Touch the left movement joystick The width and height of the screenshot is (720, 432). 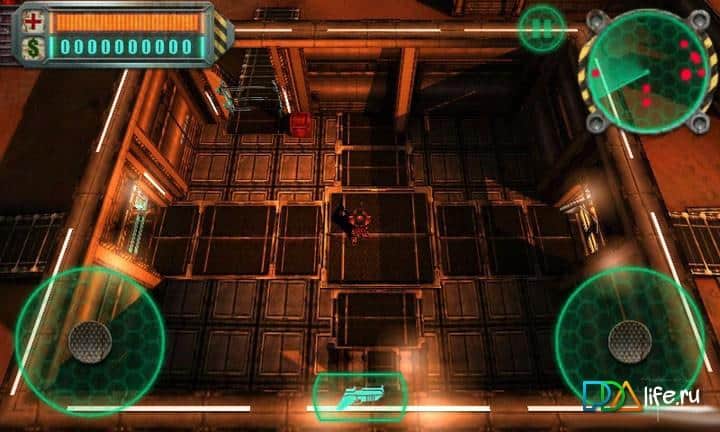(x=90, y=342)
